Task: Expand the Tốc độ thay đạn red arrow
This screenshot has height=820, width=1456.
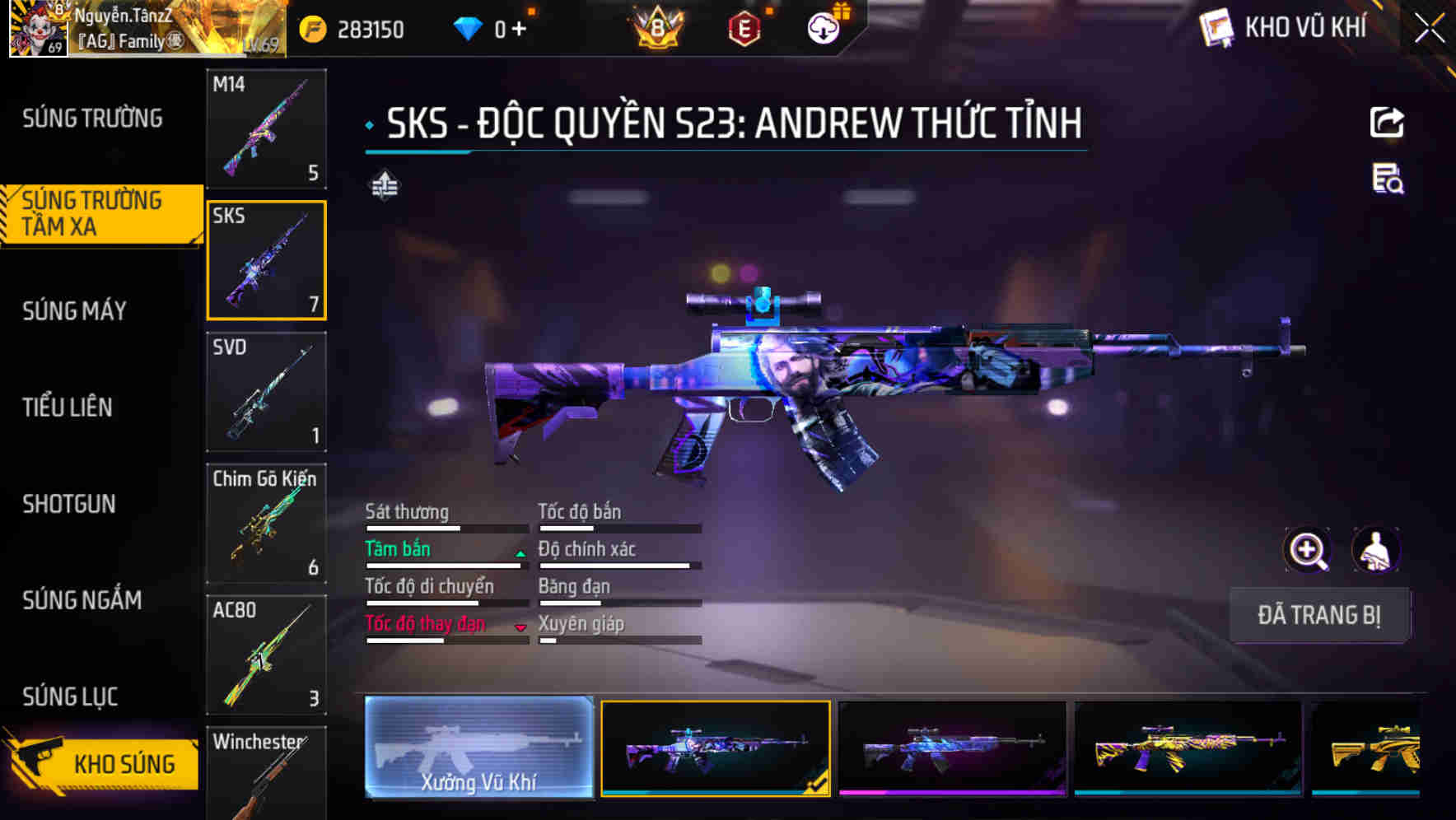Action: 521,628
